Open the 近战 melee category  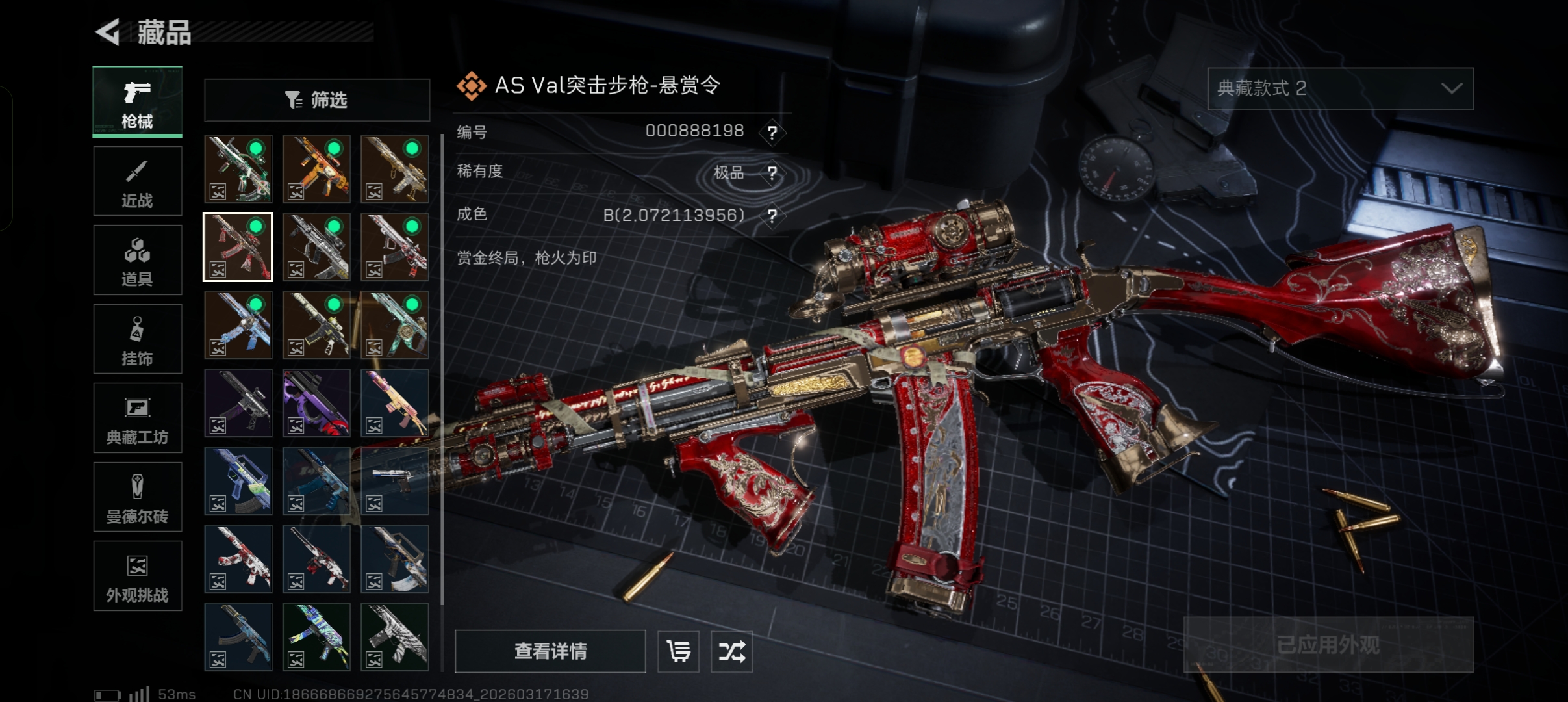[x=137, y=181]
